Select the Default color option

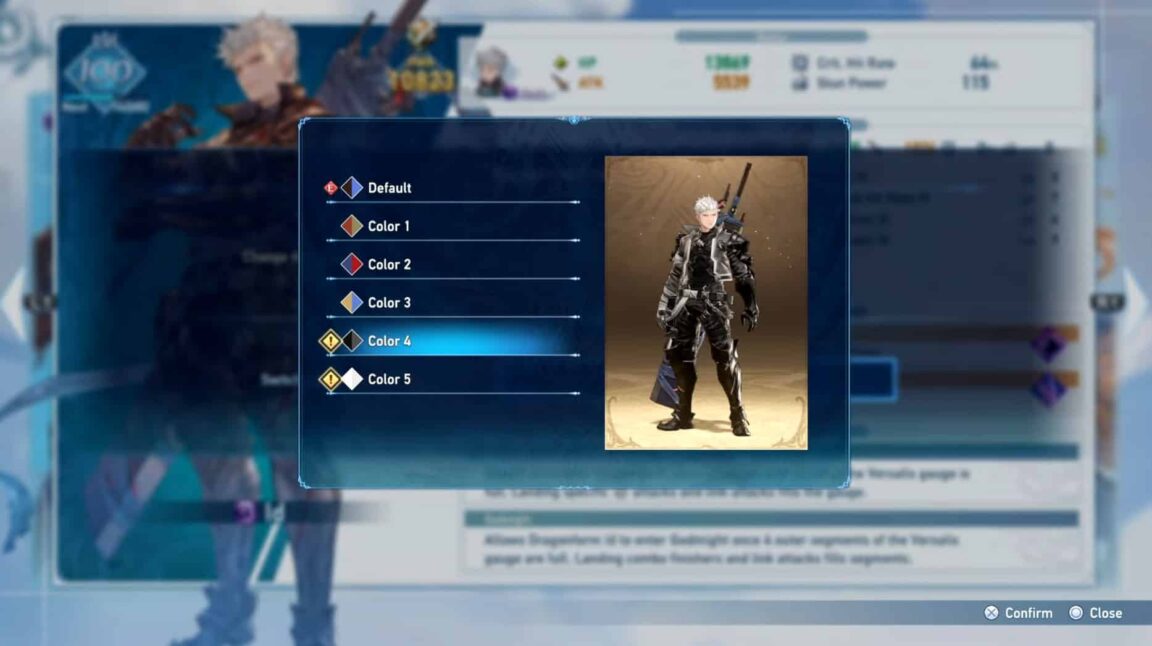(x=389, y=188)
